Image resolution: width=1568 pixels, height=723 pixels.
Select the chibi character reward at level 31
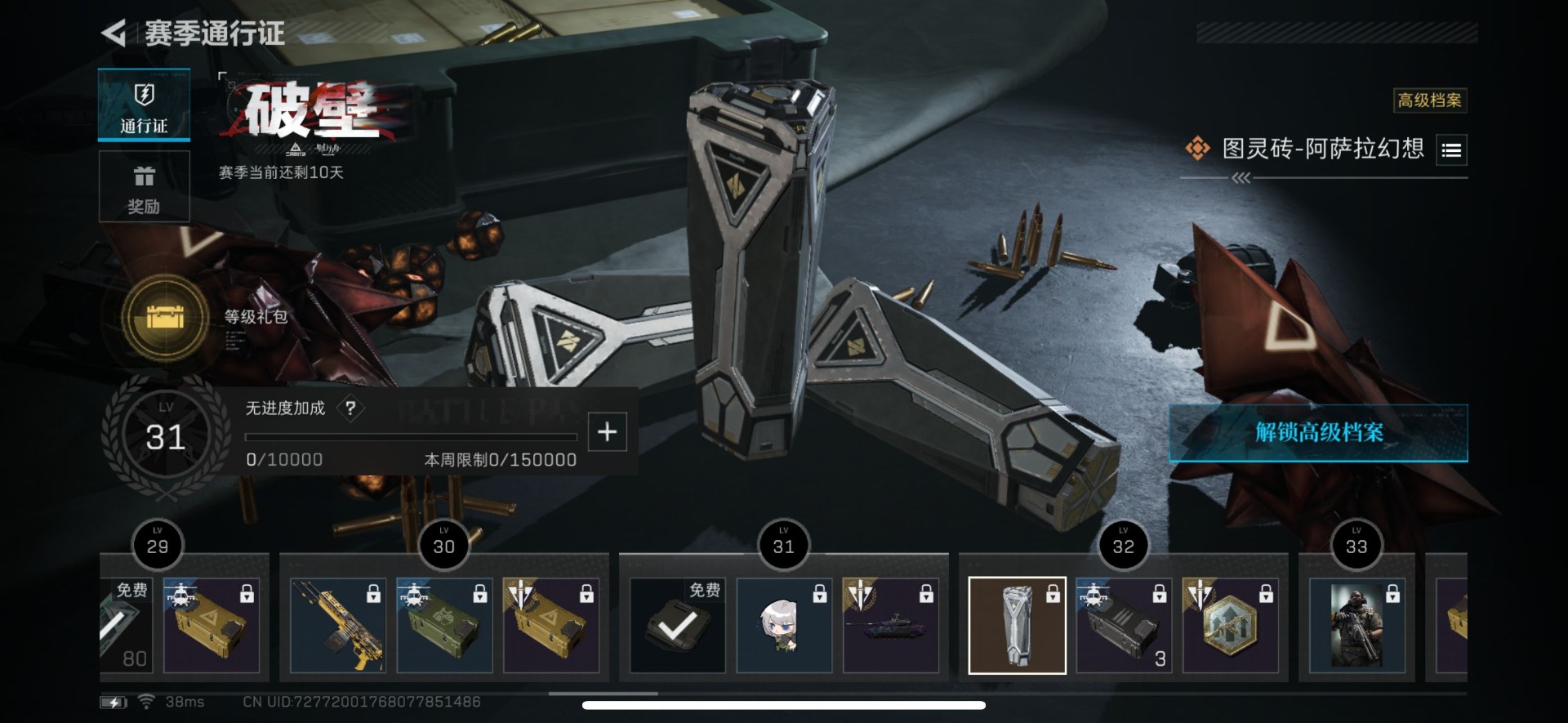click(x=784, y=625)
